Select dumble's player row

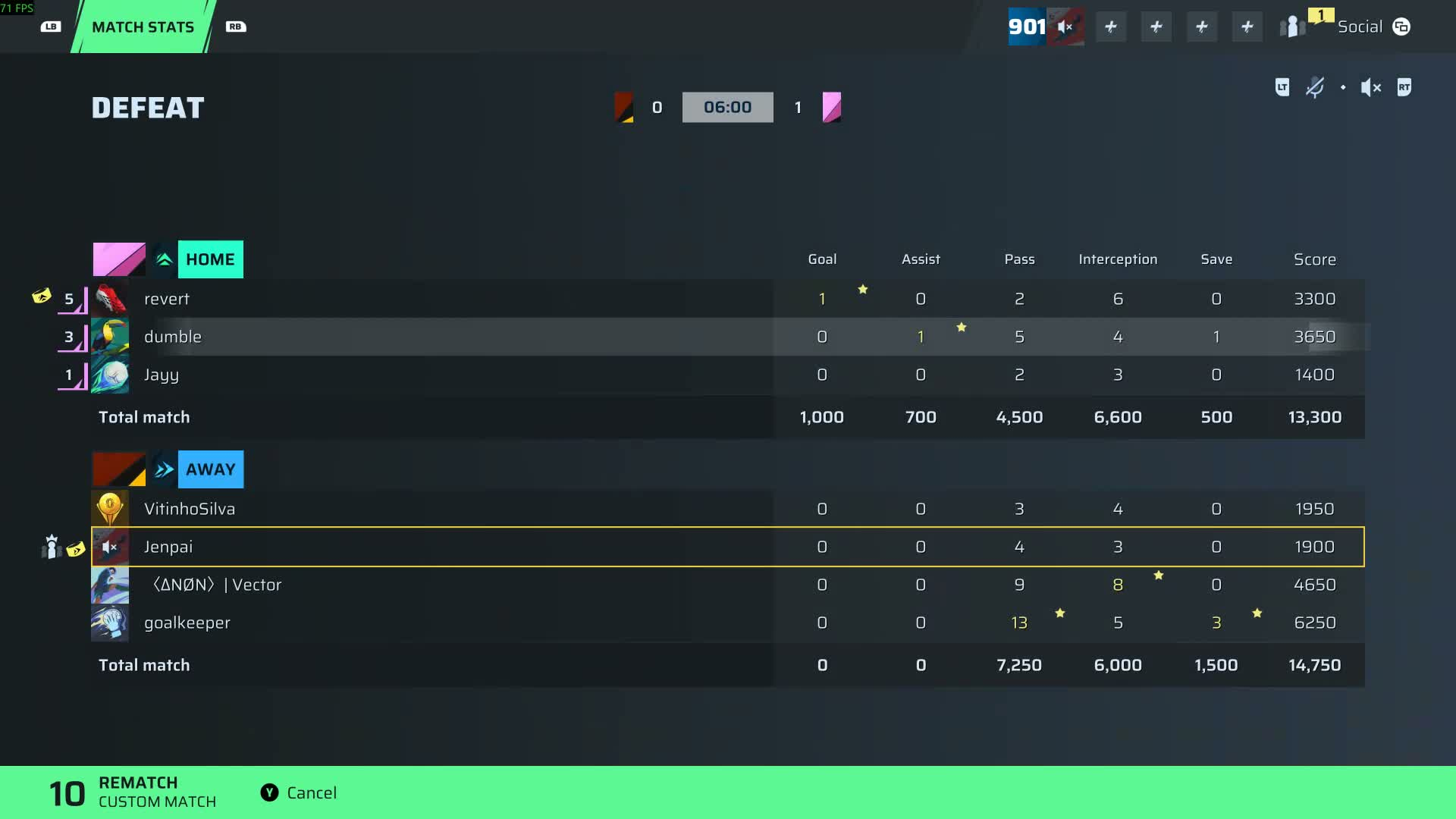[432, 337]
